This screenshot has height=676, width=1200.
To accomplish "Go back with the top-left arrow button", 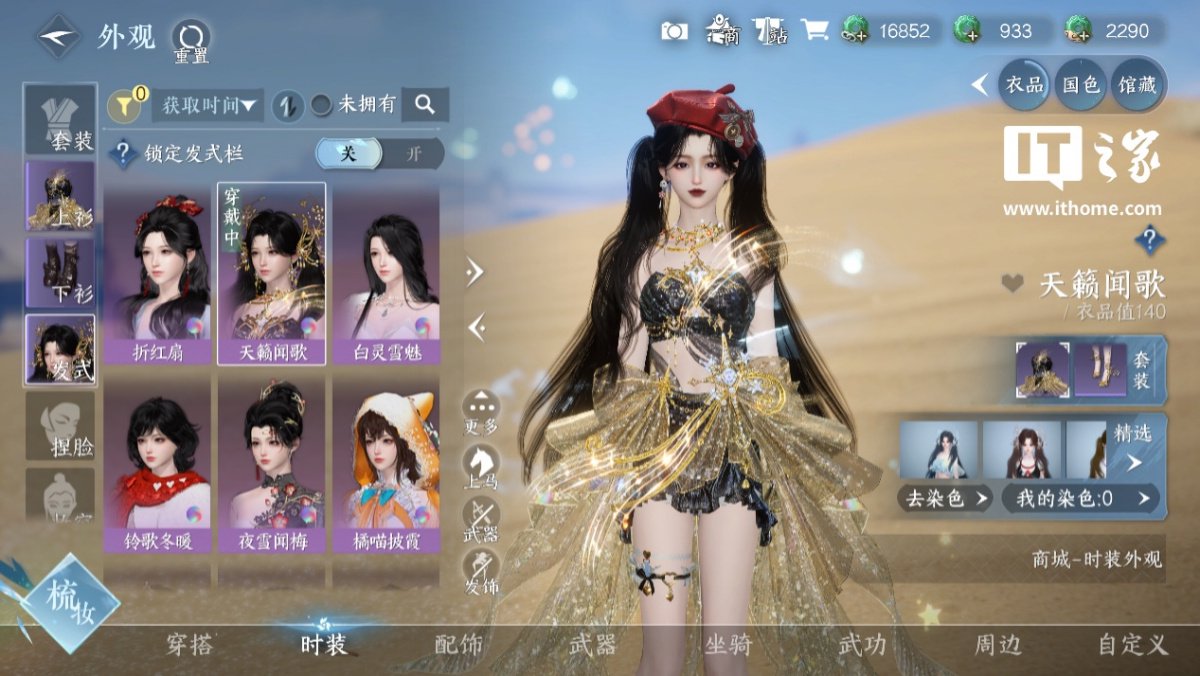I will click(x=58, y=37).
